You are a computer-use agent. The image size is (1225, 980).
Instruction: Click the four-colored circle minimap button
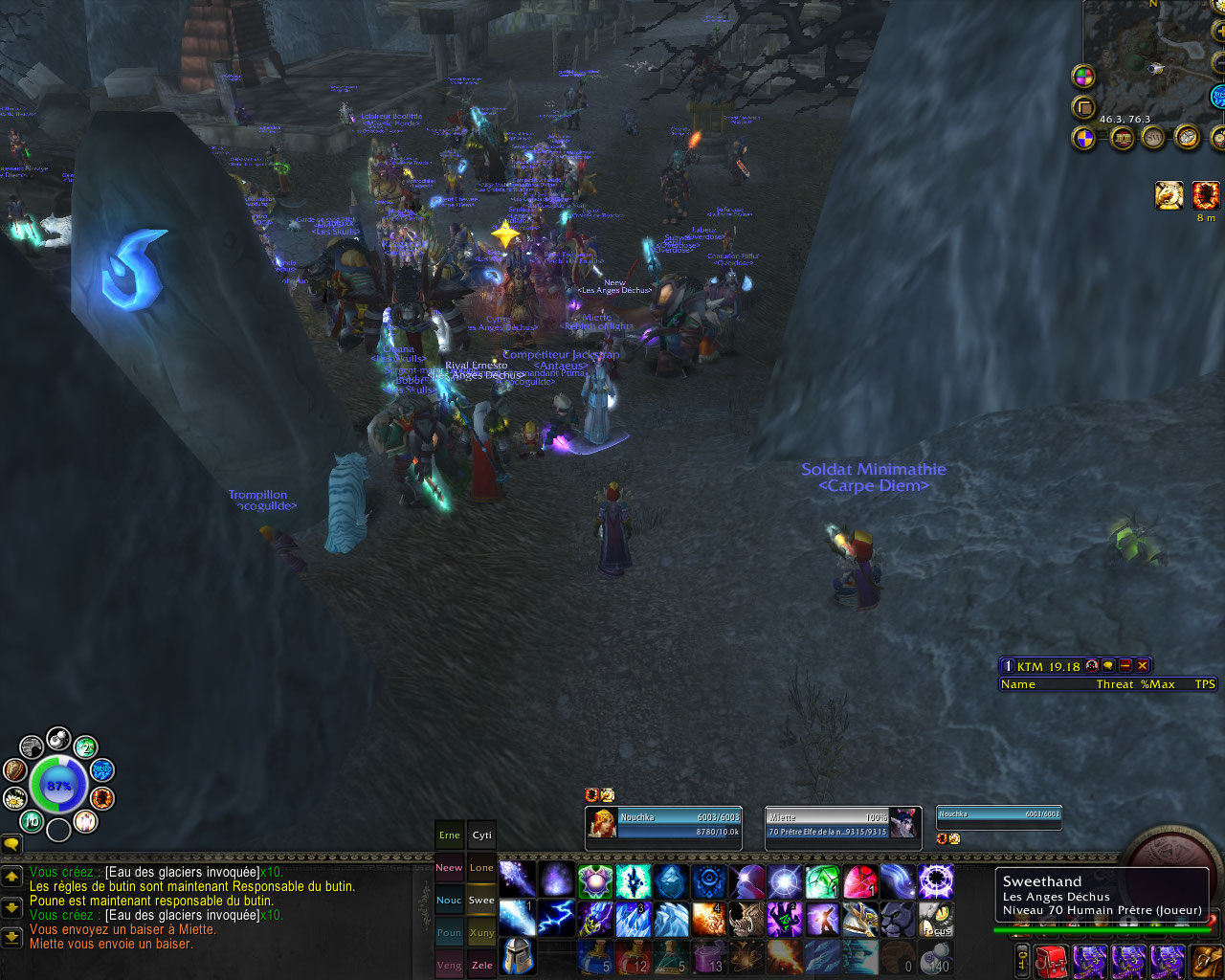(x=1083, y=77)
